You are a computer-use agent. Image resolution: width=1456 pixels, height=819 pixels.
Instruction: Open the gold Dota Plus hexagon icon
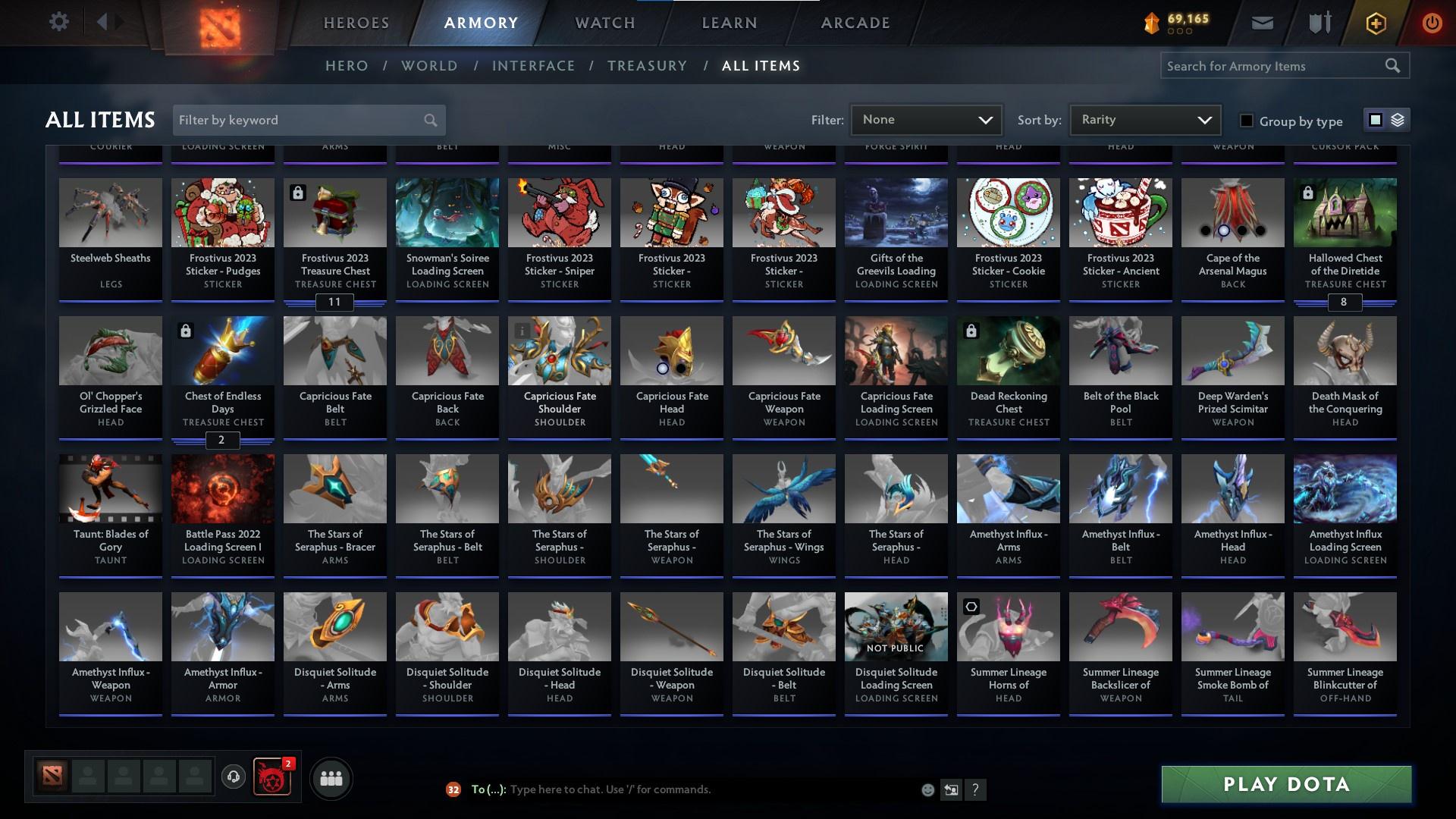click(1375, 23)
